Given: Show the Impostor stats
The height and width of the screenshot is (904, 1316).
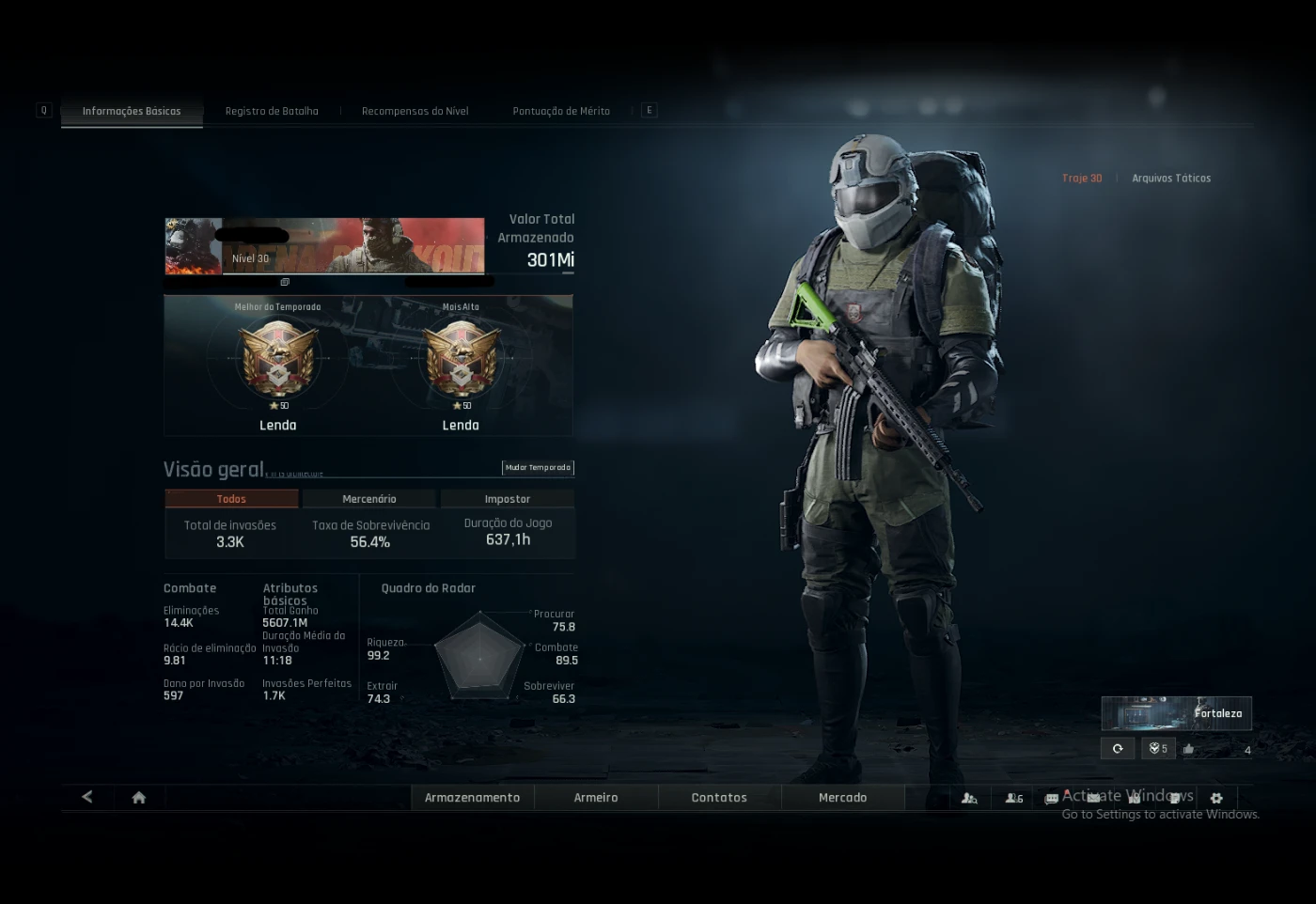Looking at the screenshot, I should click(x=508, y=499).
